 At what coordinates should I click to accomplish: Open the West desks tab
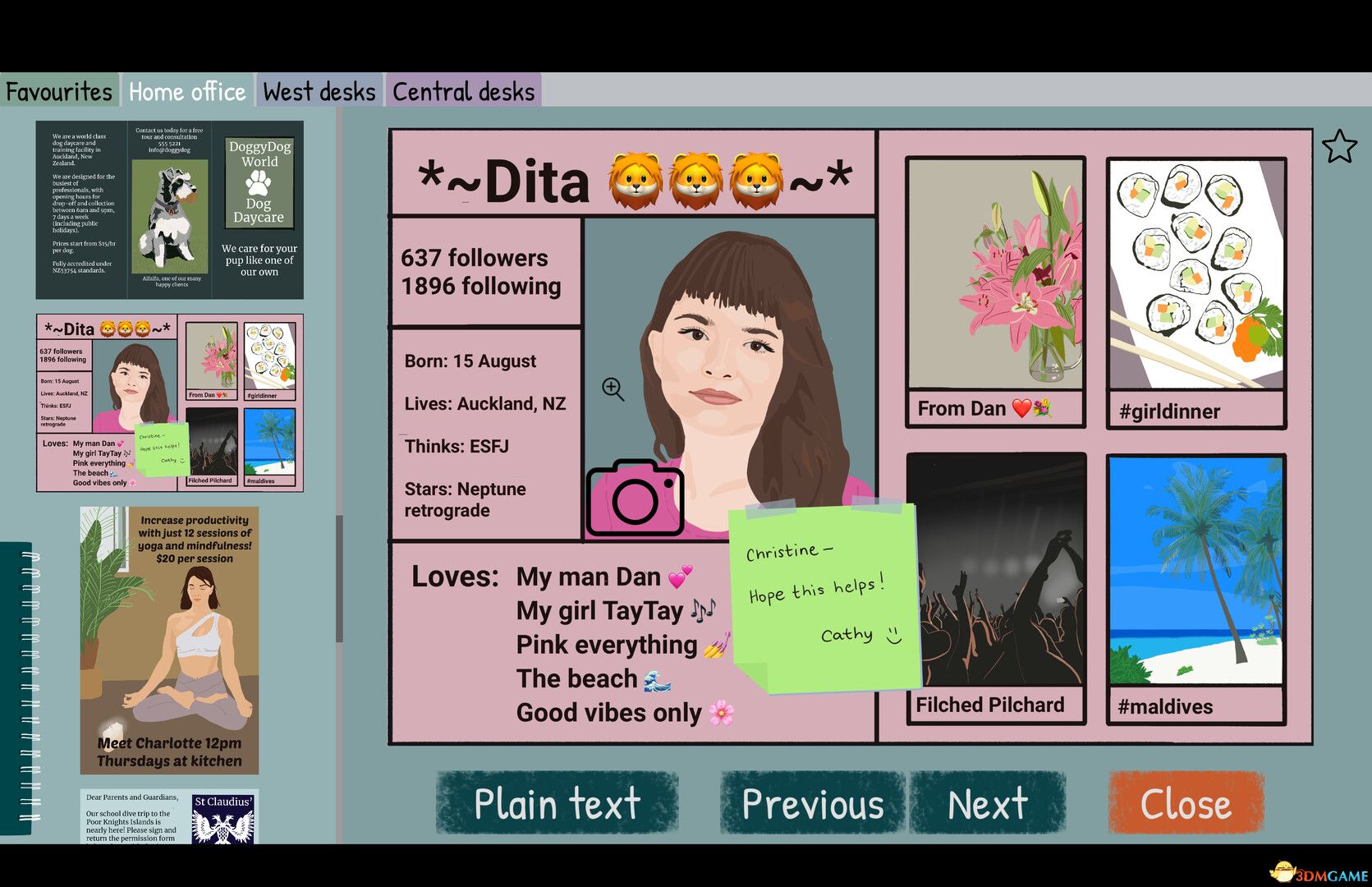click(x=319, y=90)
